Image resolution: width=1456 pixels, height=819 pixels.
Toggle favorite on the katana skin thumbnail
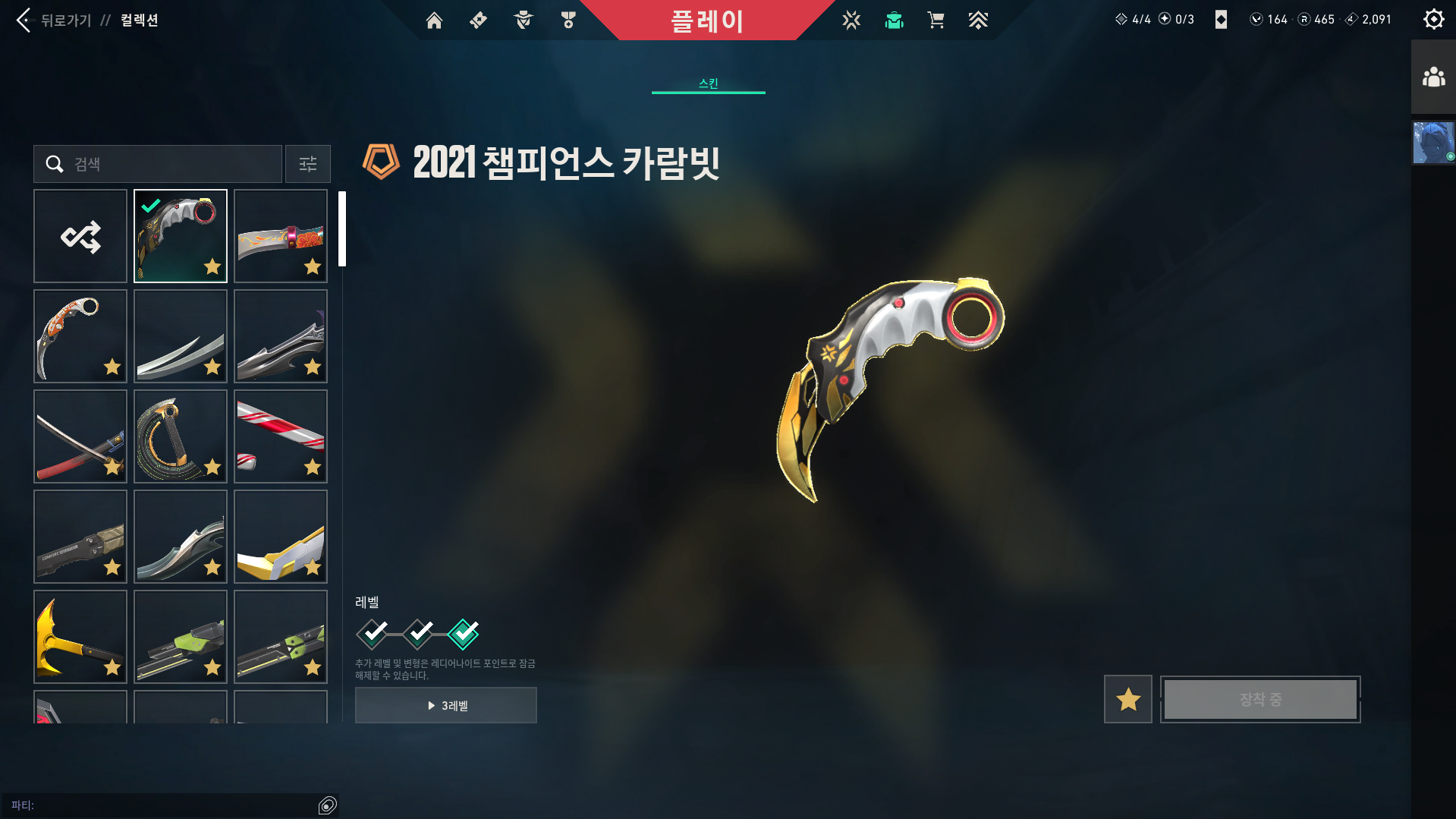112,468
